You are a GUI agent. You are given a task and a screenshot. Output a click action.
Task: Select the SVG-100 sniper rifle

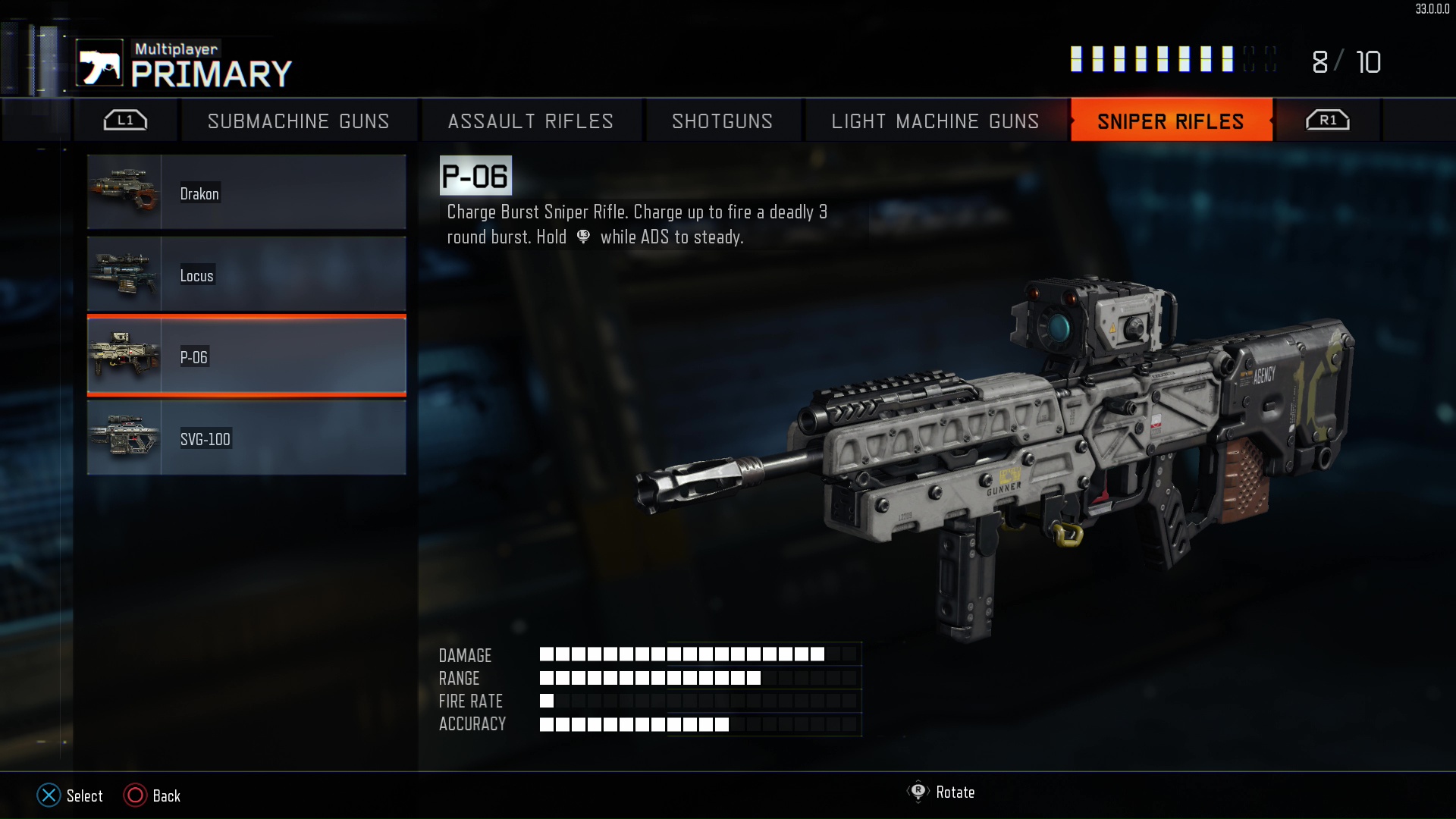(x=246, y=438)
